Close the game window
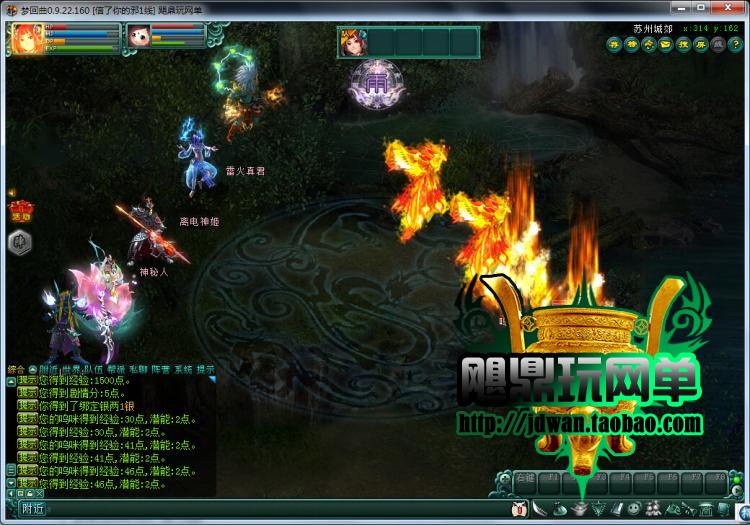The height and width of the screenshot is (525, 750). click(734, 8)
